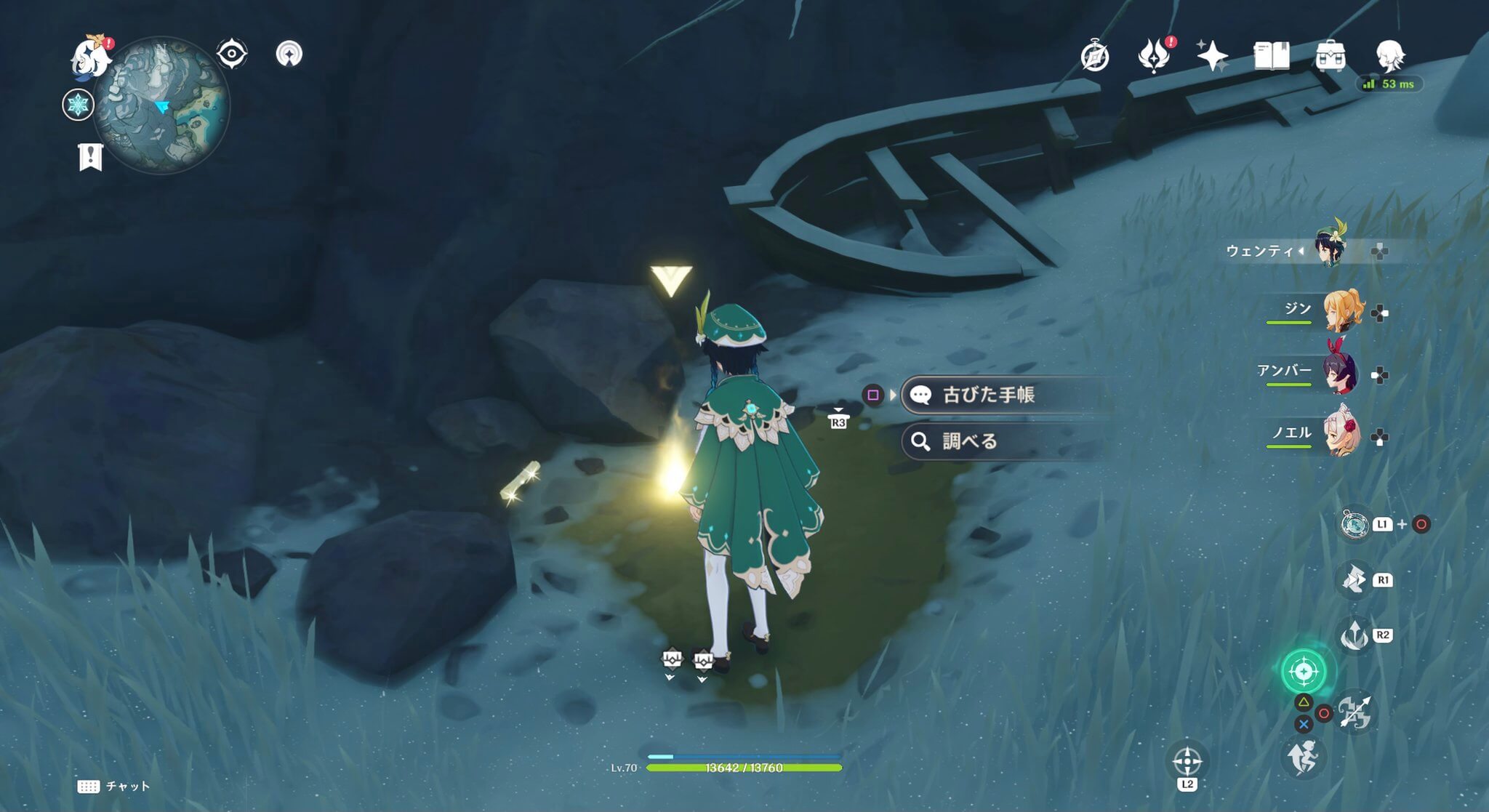The height and width of the screenshot is (812, 1489).
Task: Open the inventory backpack icon
Action: pyautogui.click(x=1331, y=55)
